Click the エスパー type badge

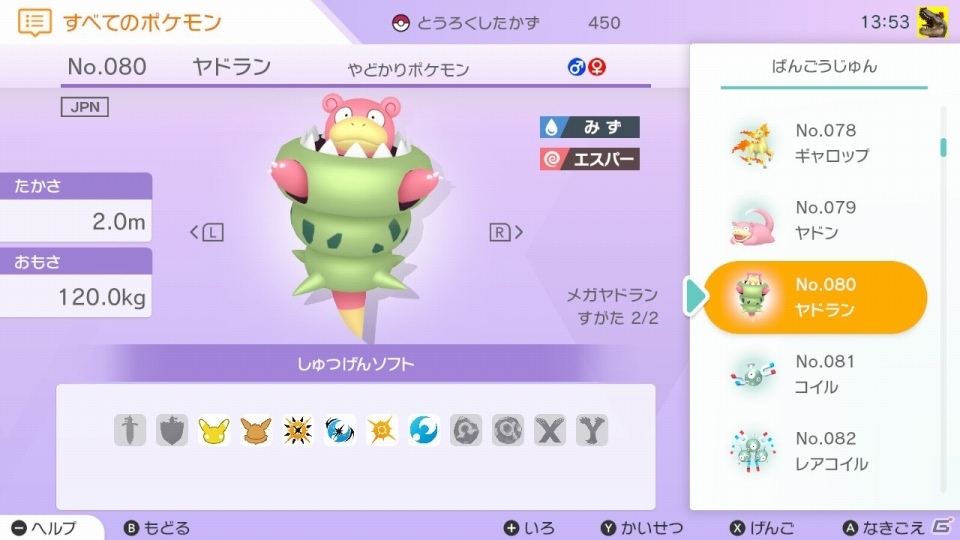[589, 159]
